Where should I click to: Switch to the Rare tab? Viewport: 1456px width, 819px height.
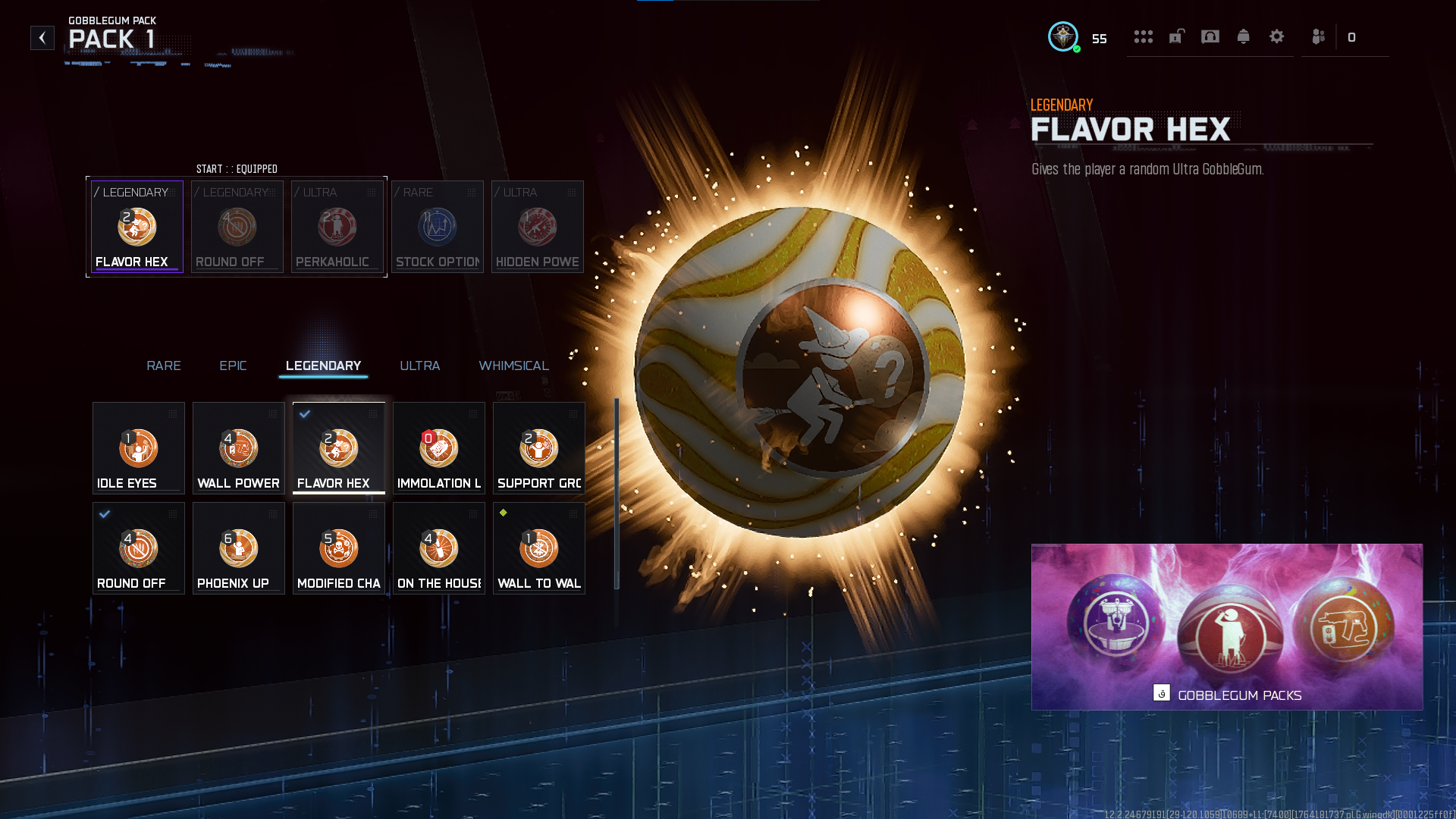click(164, 366)
